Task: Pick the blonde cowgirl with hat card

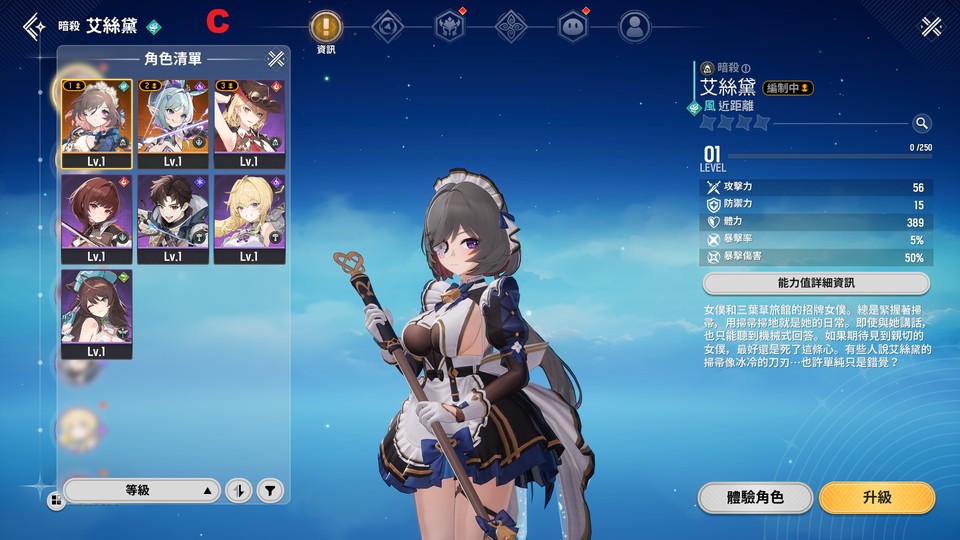Action: click(x=249, y=123)
